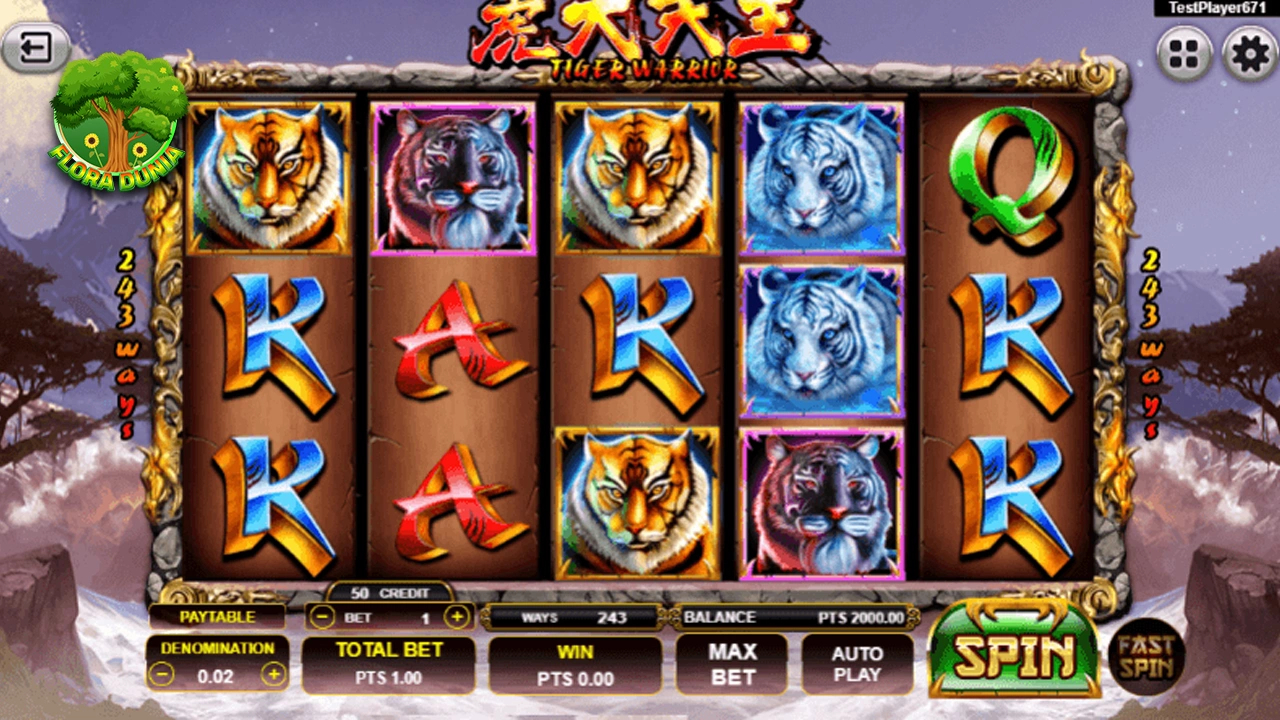Screen dimensions: 1280x720
Task: Open the game menu grid icon
Action: tap(1184, 55)
